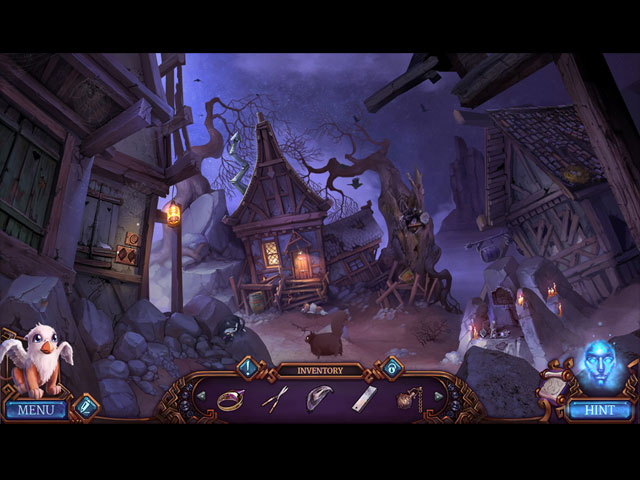The width and height of the screenshot is (640, 480).
Task: Ask for a hint with the Hint button
Action: 600,410
